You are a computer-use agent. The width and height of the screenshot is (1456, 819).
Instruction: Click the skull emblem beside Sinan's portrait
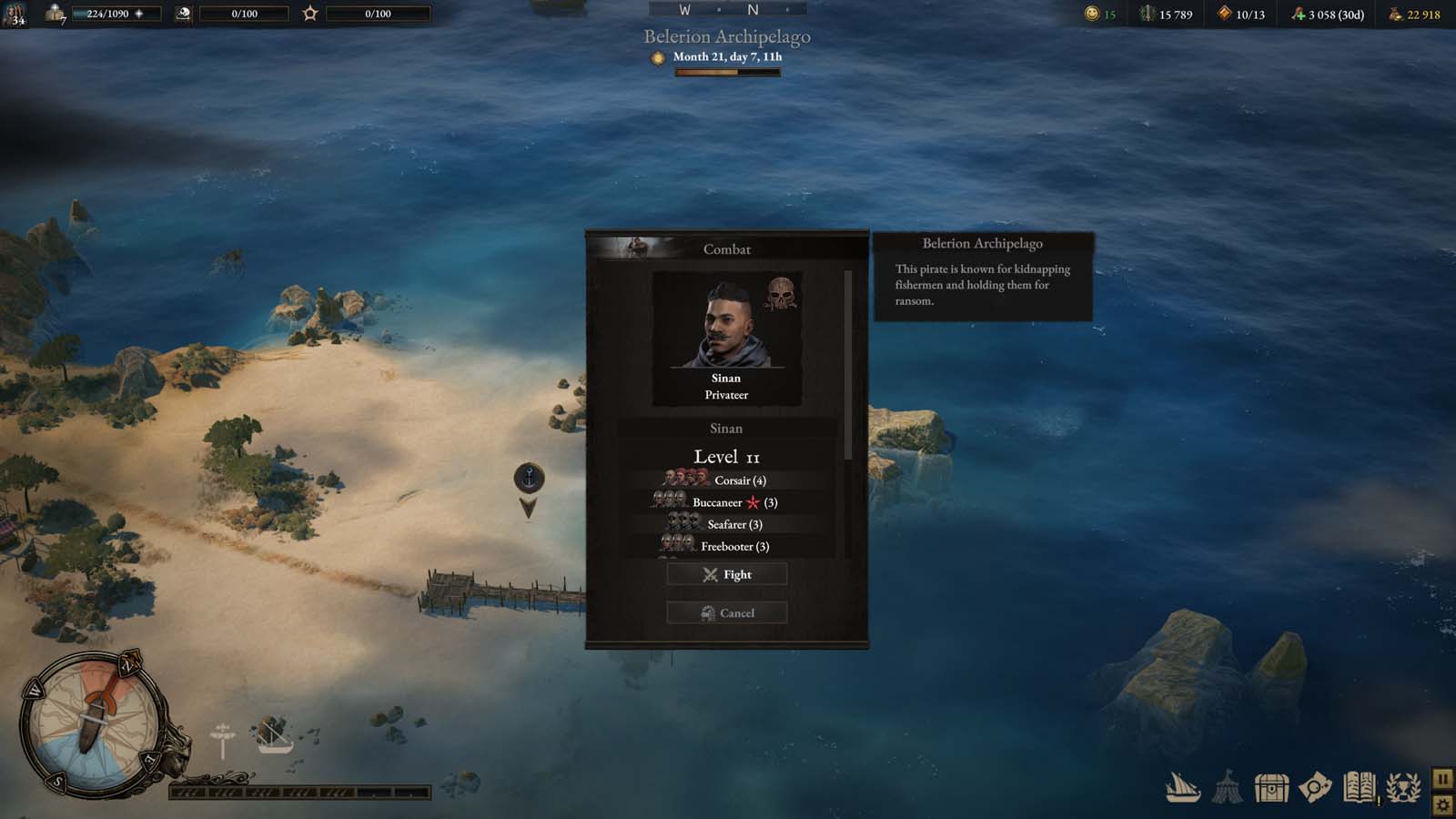coord(780,293)
